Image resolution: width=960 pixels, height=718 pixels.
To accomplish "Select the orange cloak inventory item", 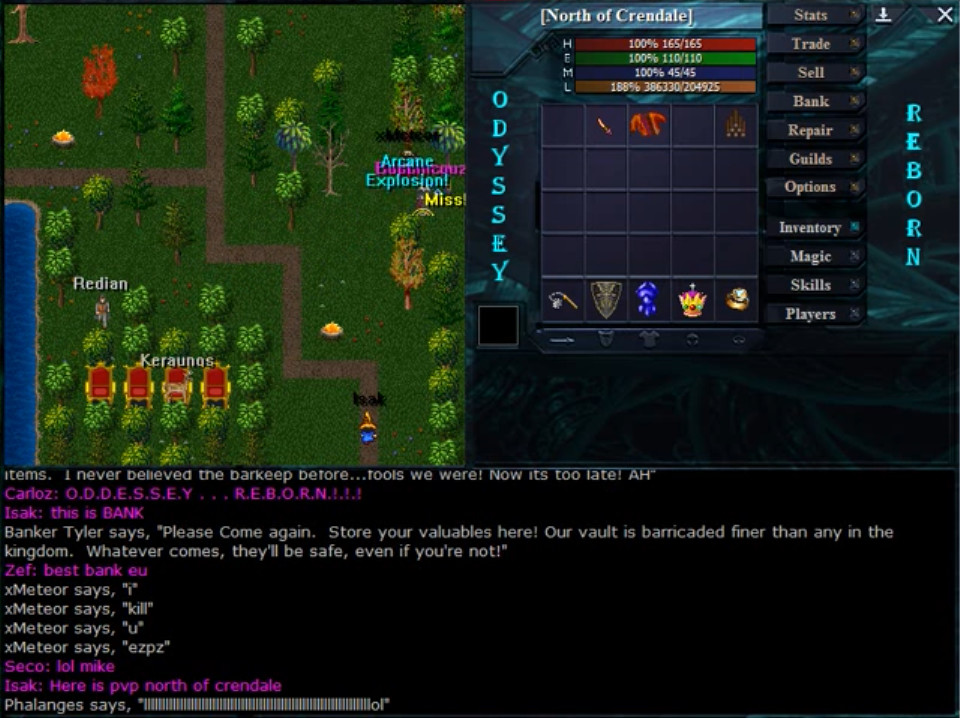I will tap(648, 125).
